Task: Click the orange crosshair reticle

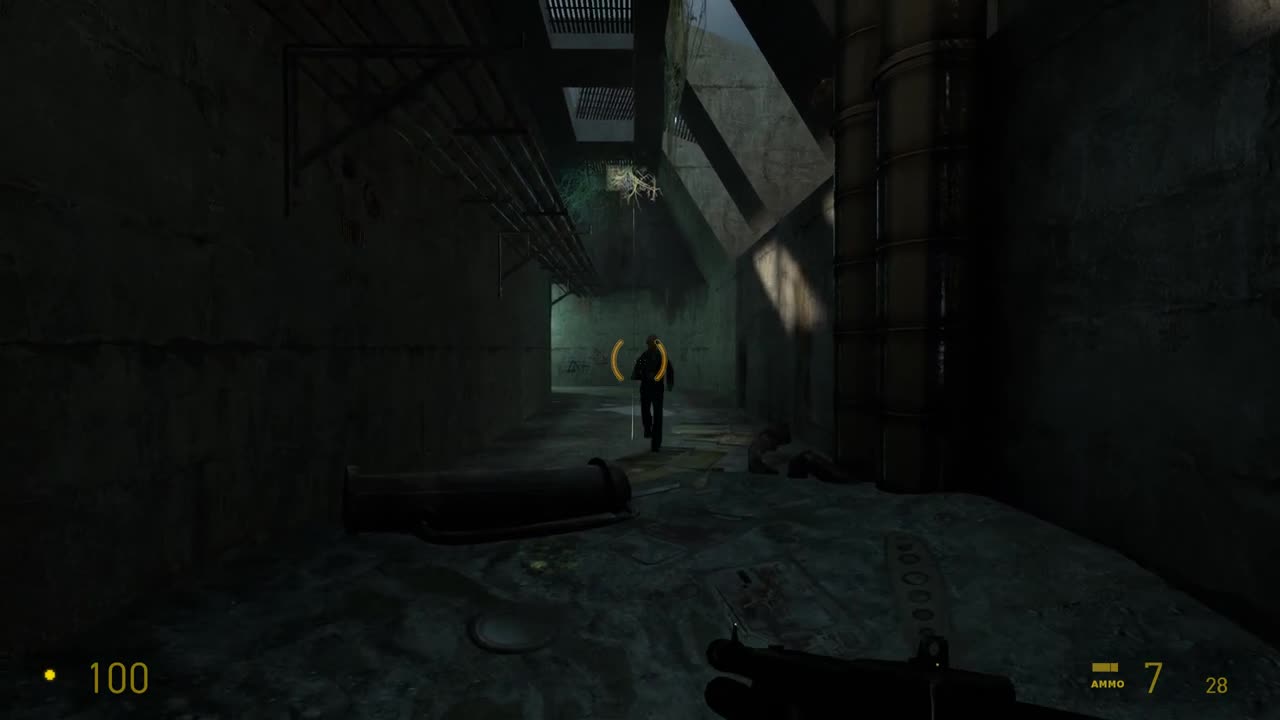Action: (640, 357)
